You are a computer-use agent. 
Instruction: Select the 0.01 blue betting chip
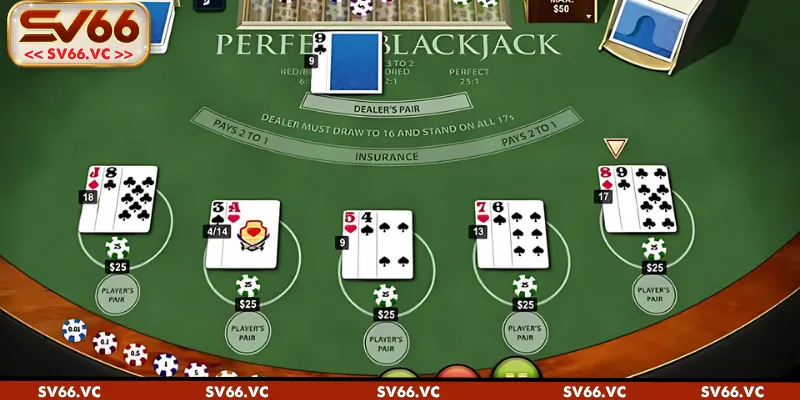tap(74, 330)
